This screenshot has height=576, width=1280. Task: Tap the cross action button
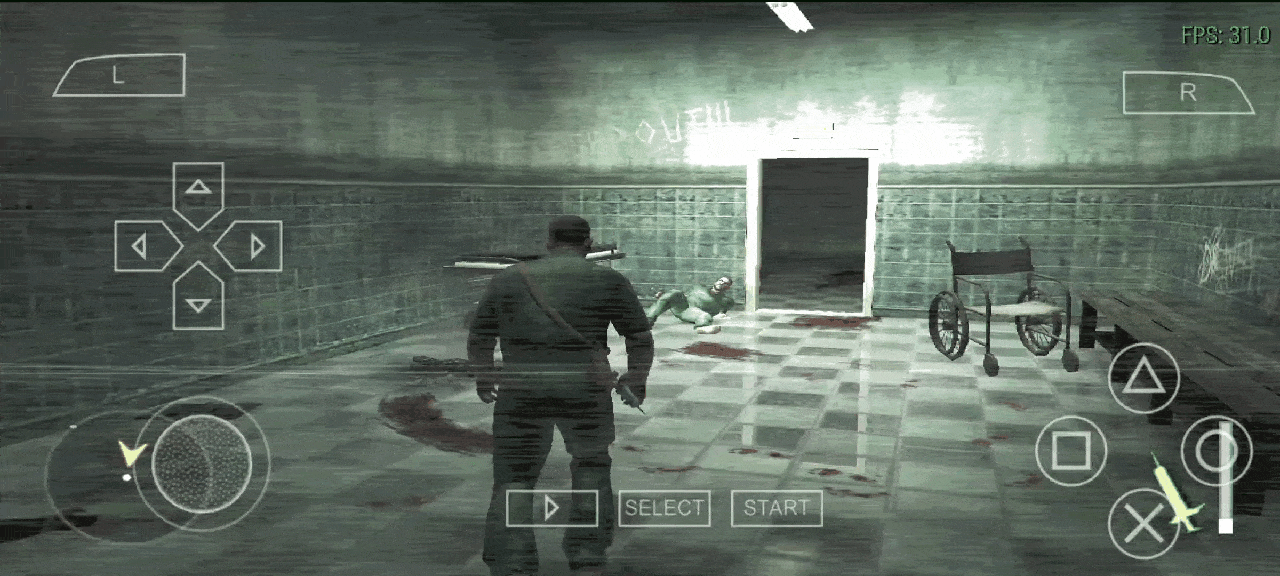[x=1143, y=523]
